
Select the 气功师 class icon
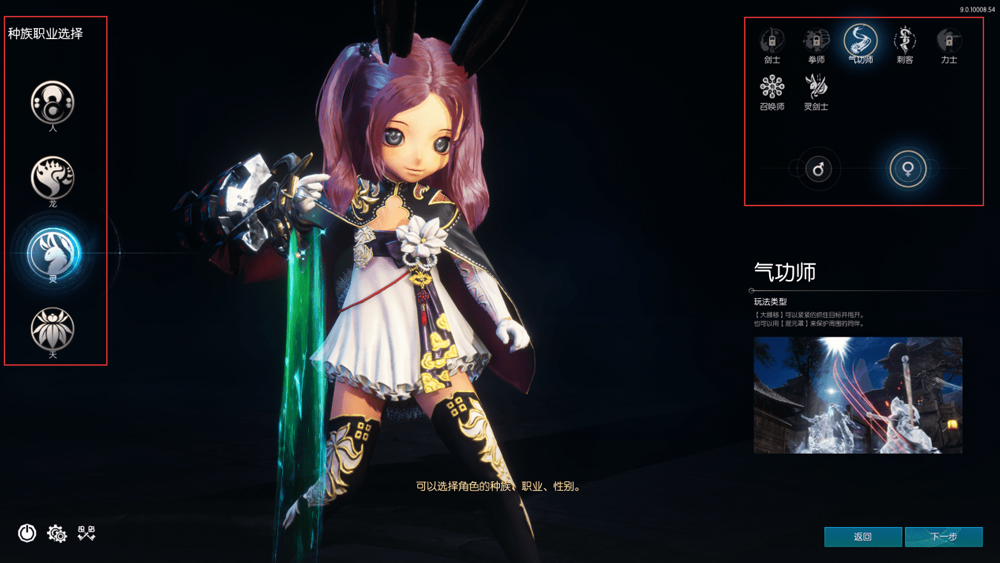[860, 41]
